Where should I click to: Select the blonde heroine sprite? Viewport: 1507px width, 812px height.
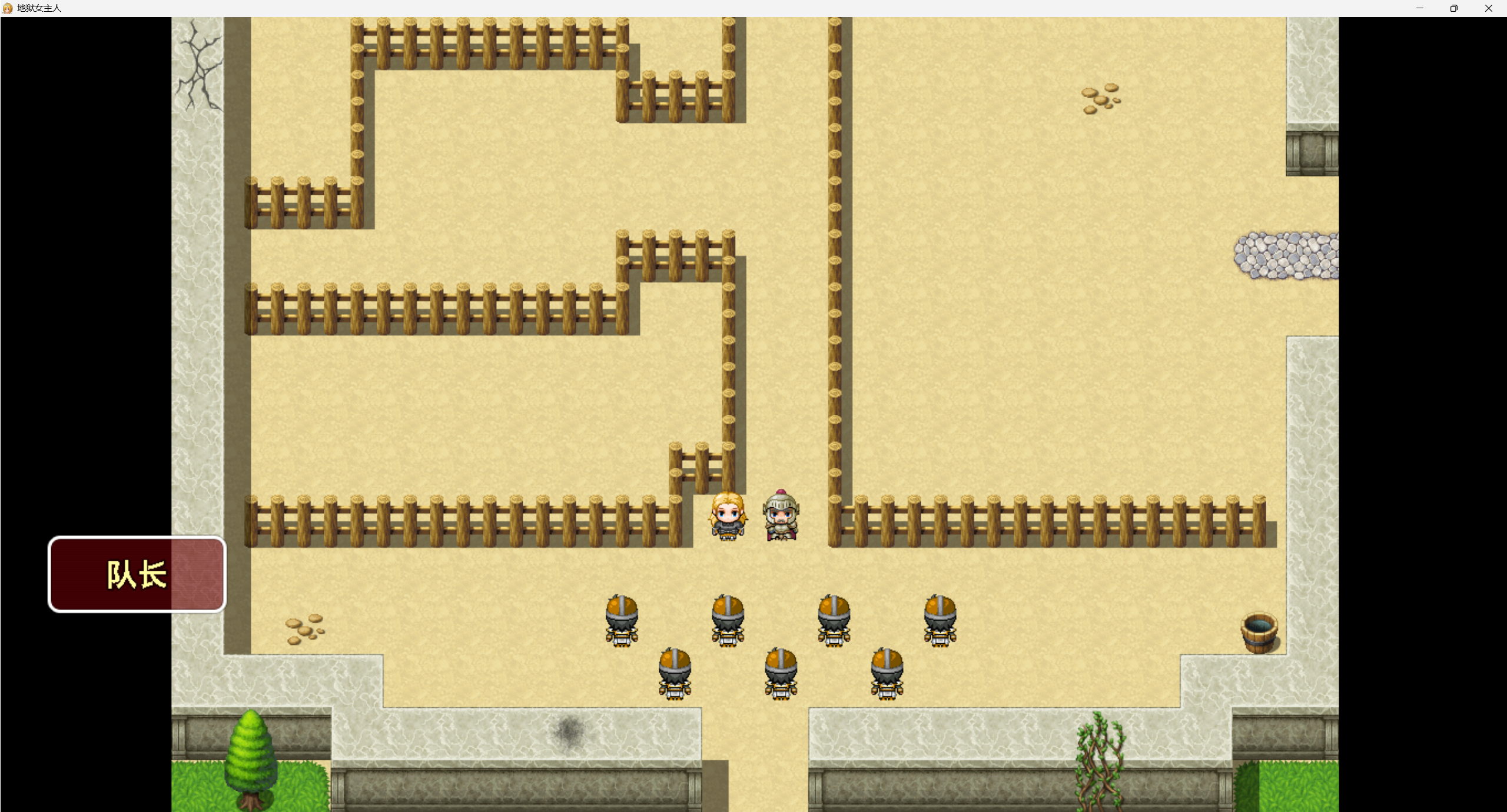(x=728, y=515)
